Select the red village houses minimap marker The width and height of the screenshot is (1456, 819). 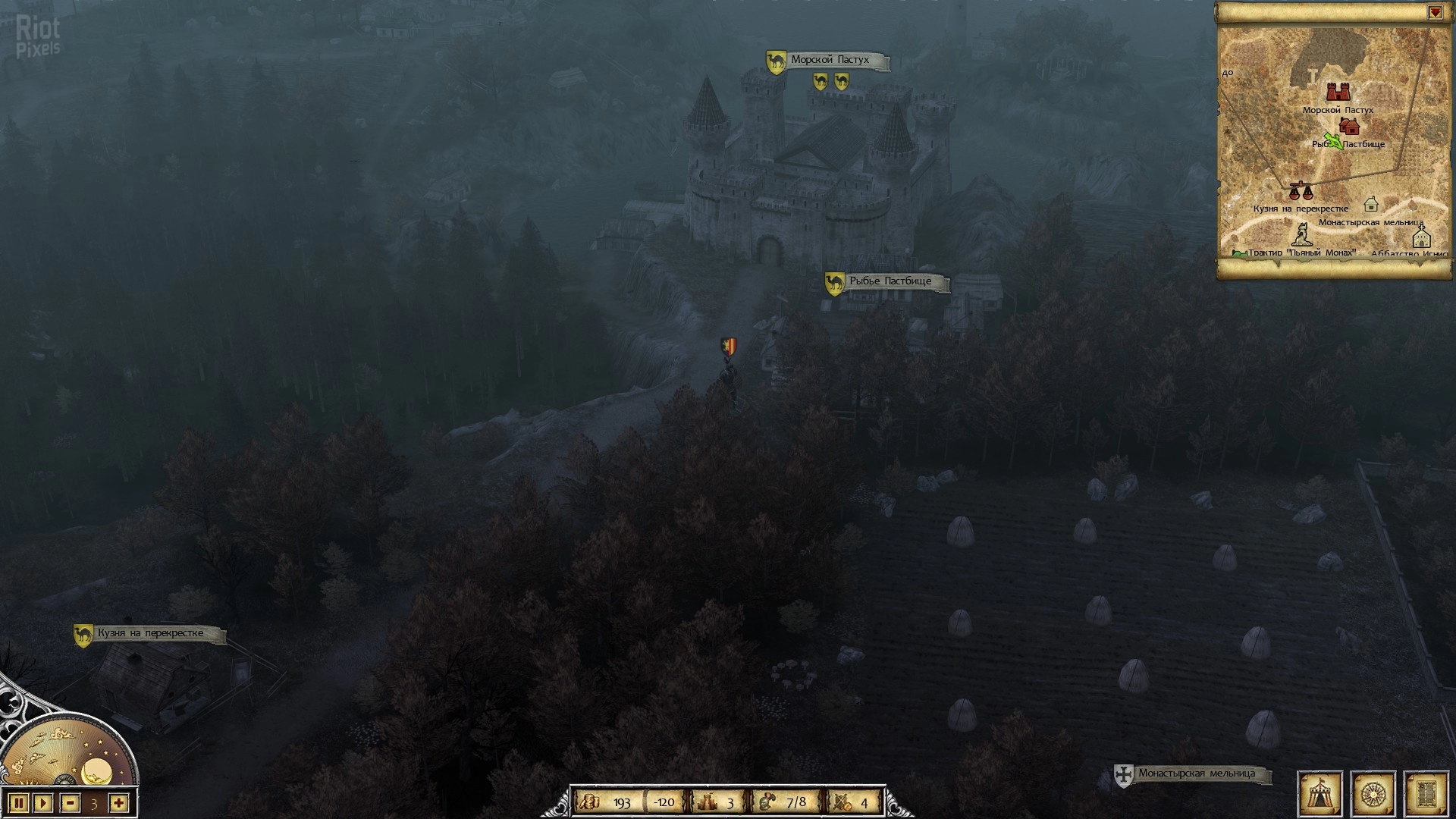(1349, 127)
